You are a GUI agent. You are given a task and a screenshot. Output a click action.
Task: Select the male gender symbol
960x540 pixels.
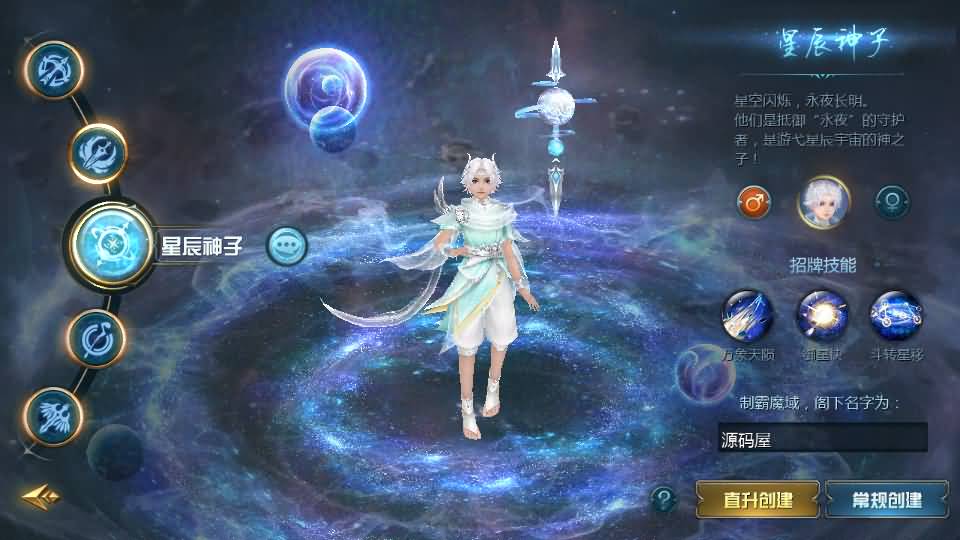pos(753,202)
